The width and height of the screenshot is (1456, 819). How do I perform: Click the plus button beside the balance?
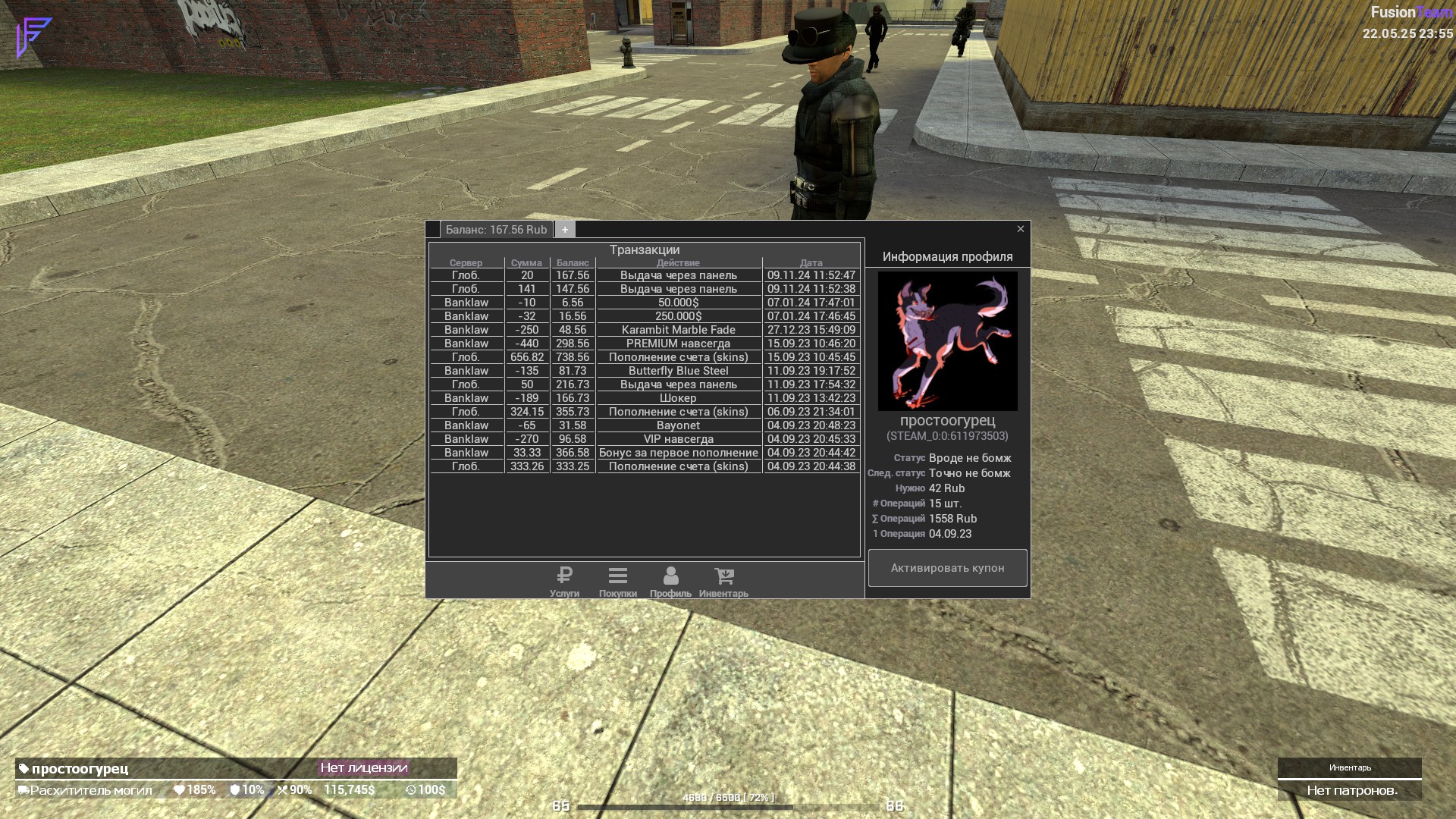pyautogui.click(x=565, y=230)
